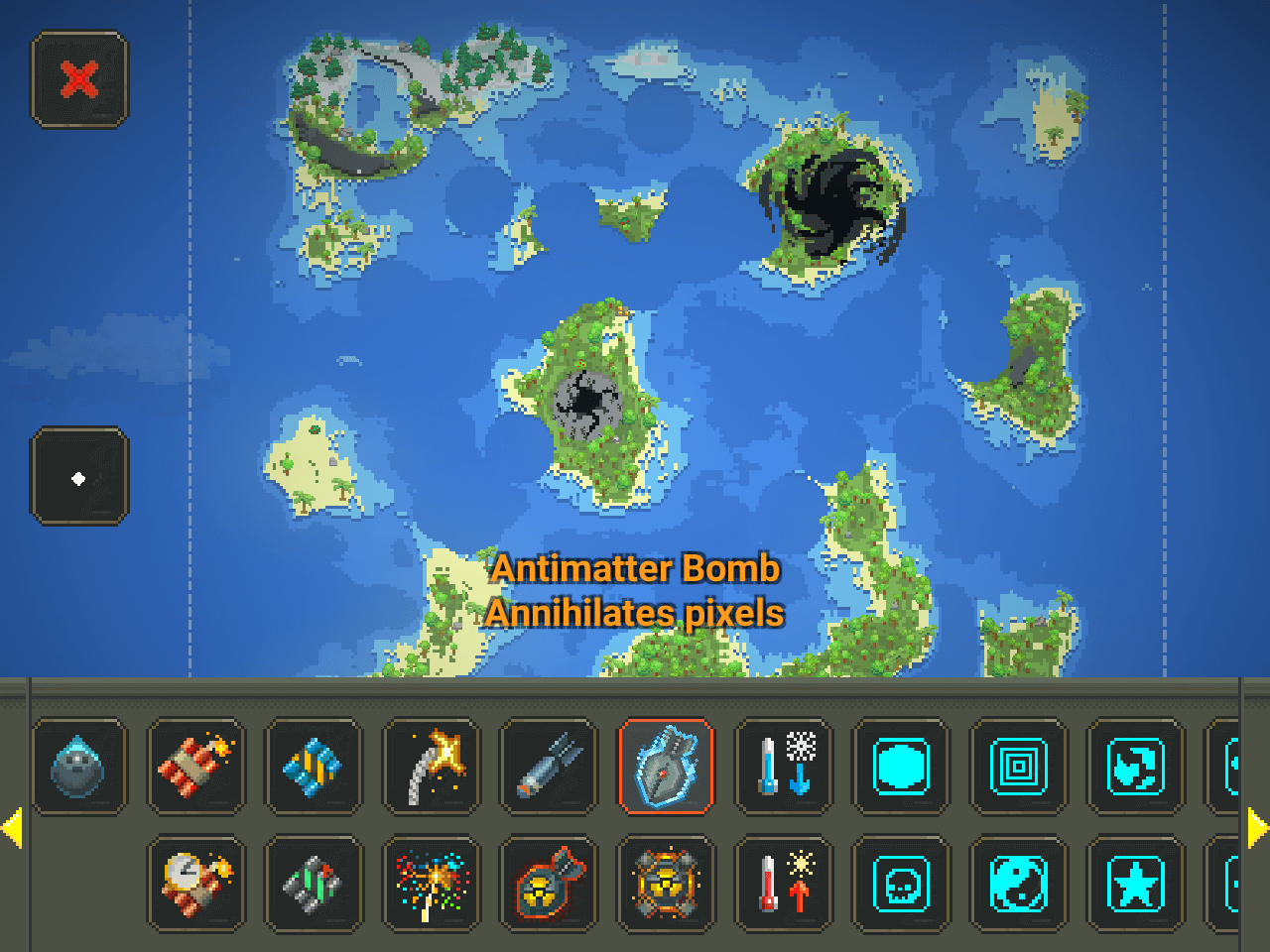Screen dimensions: 1270x952
Task: Select the solid cyan octagon icon
Action: coord(900,767)
